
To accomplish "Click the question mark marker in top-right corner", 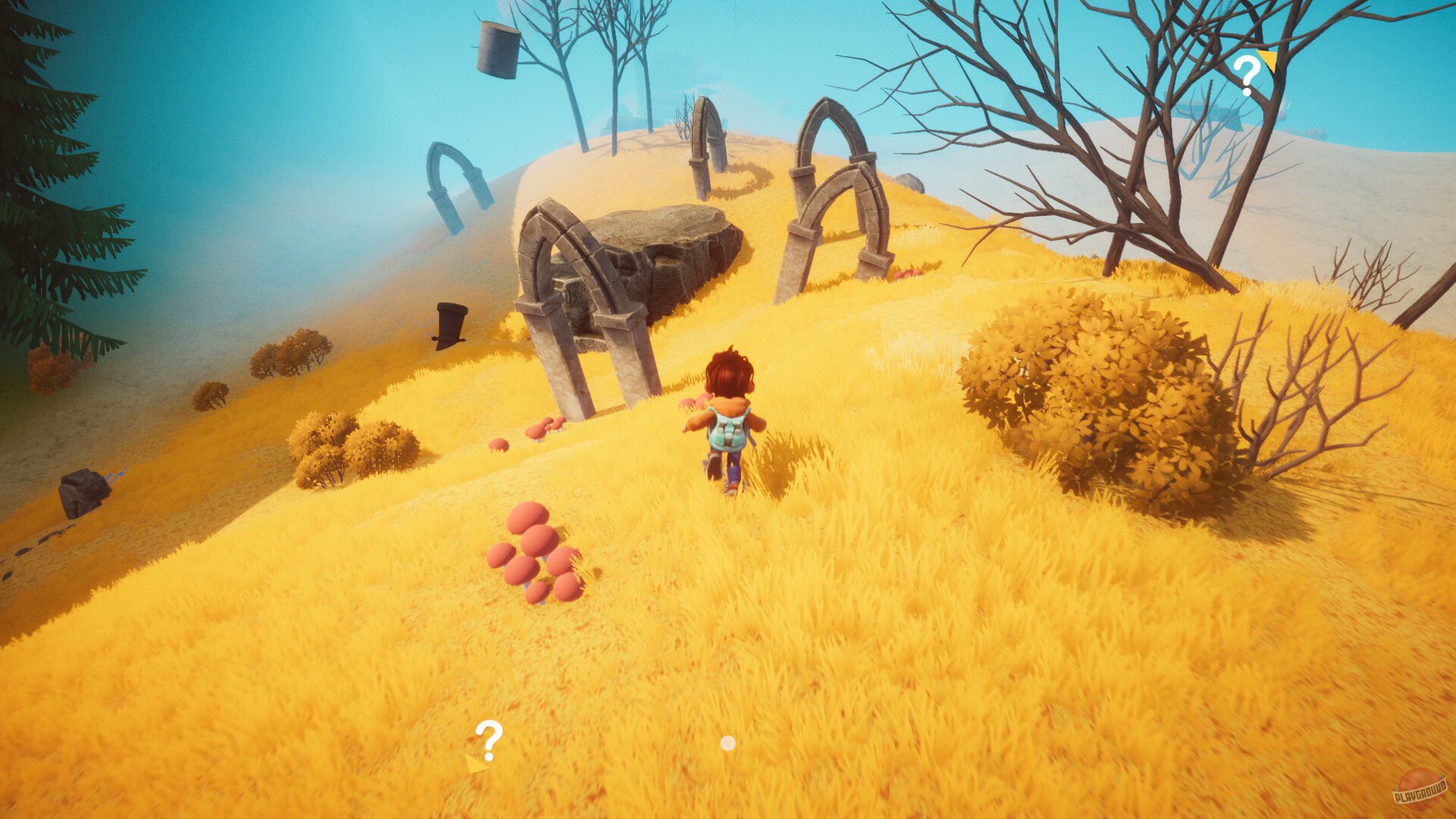I will tap(1246, 73).
